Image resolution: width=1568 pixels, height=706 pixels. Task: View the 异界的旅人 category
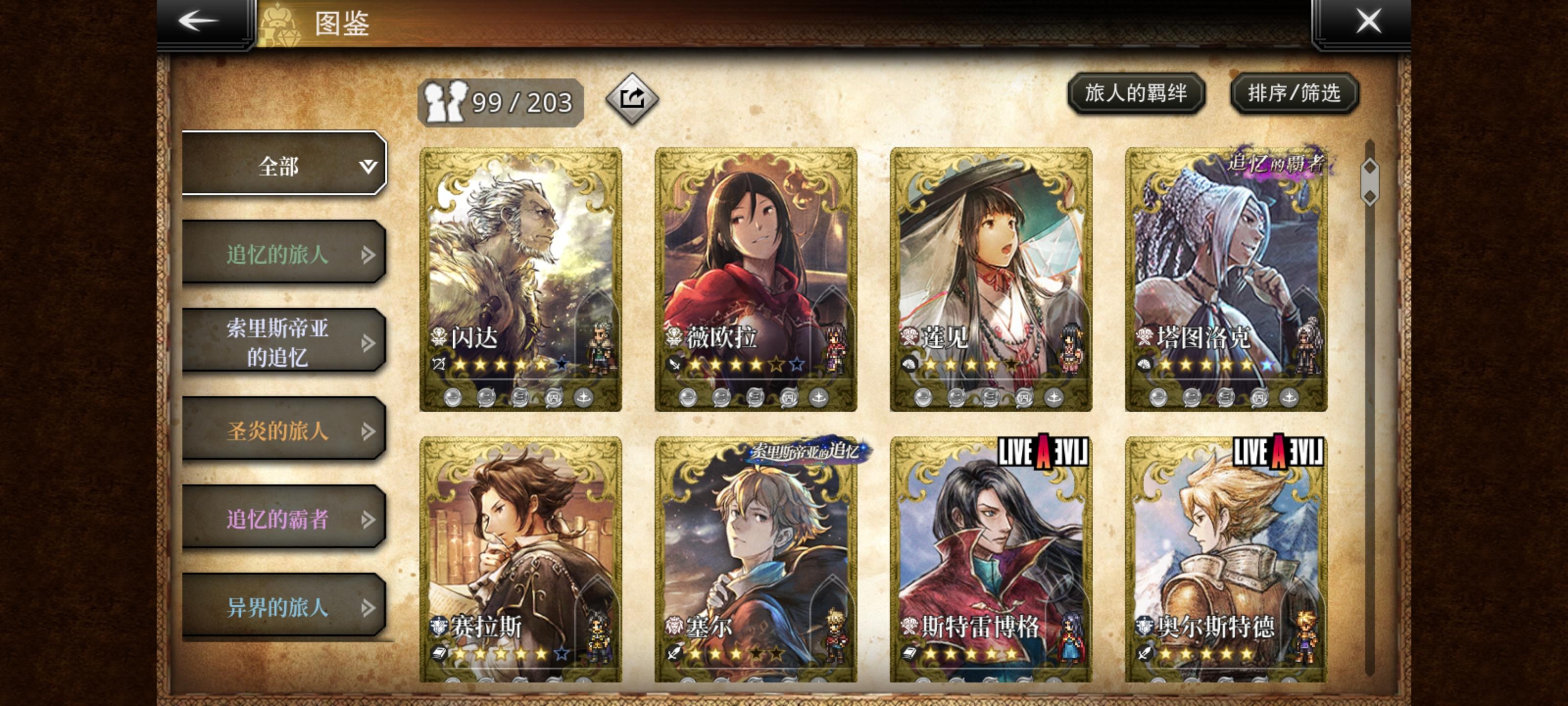[284, 606]
